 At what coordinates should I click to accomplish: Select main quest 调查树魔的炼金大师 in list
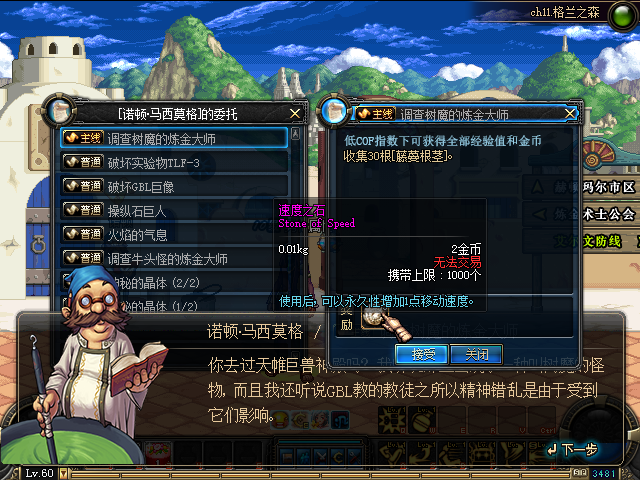175,138
